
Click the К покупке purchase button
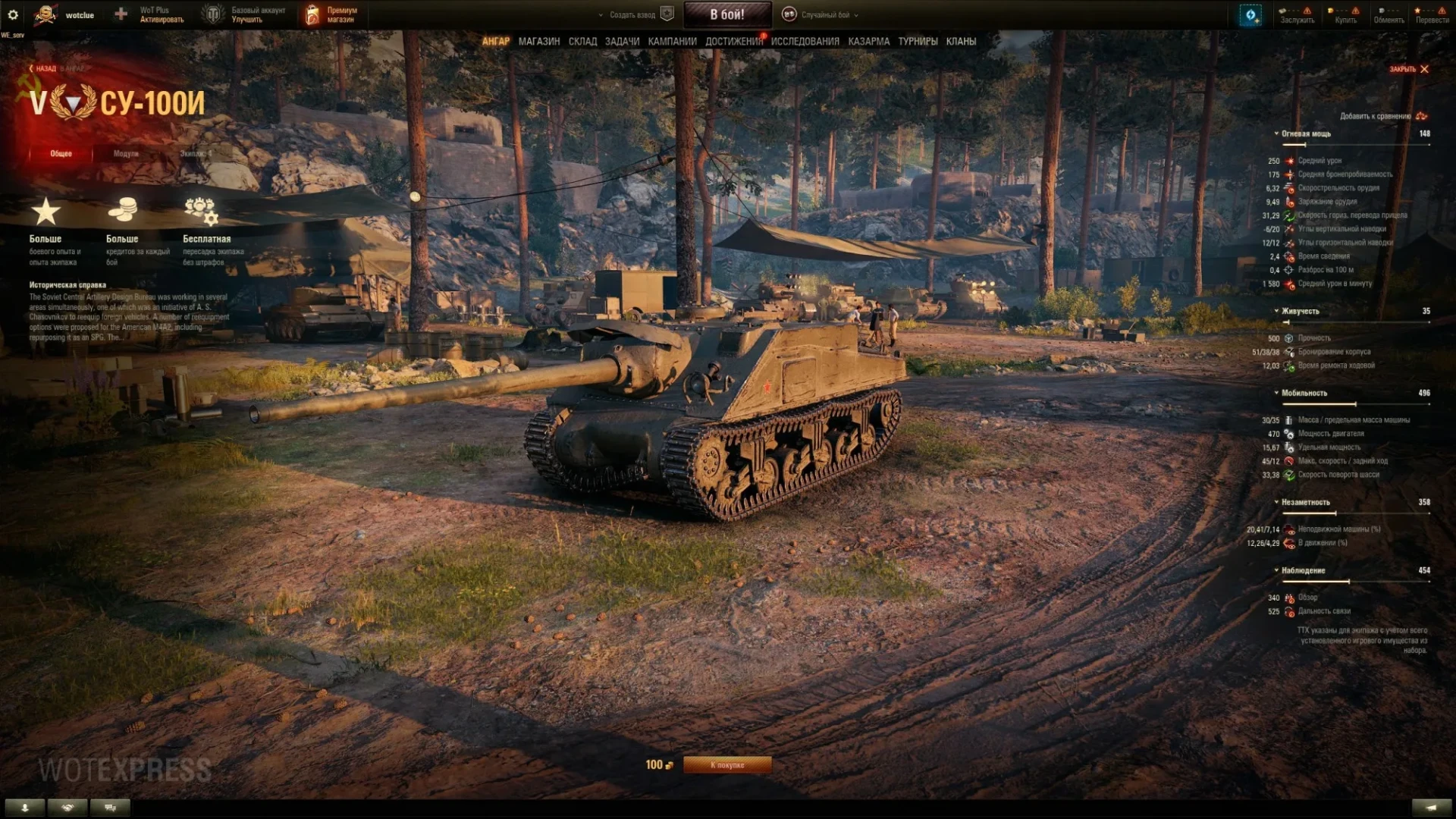[x=727, y=765]
